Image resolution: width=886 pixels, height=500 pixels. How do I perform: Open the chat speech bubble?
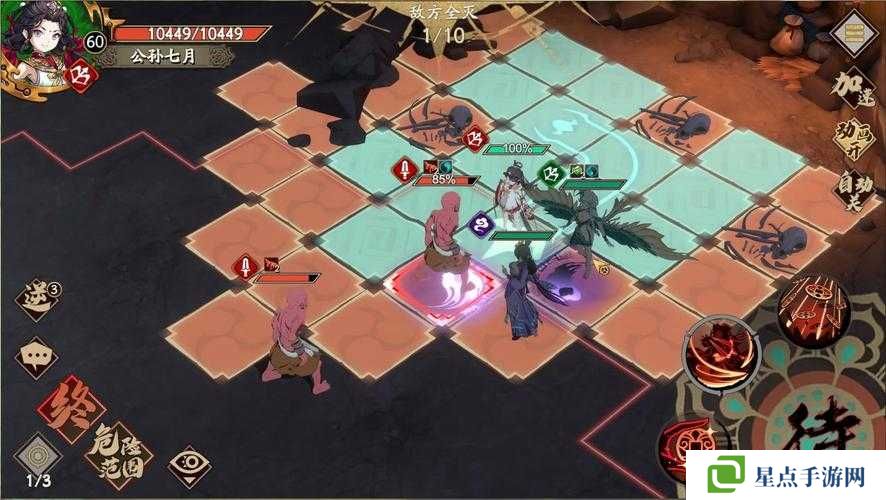37,356
